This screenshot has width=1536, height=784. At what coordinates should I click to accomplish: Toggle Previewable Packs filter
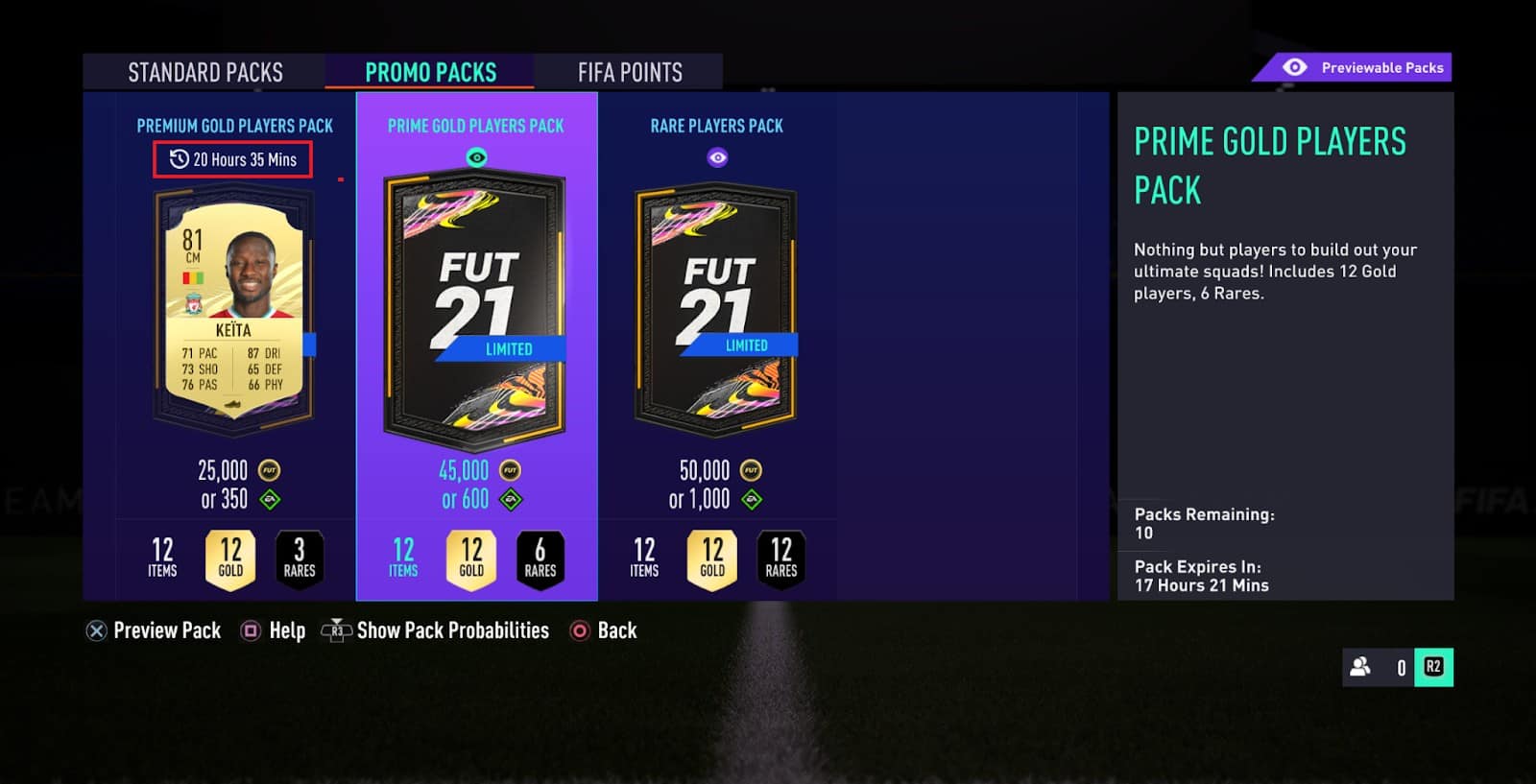click(x=1351, y=67)
